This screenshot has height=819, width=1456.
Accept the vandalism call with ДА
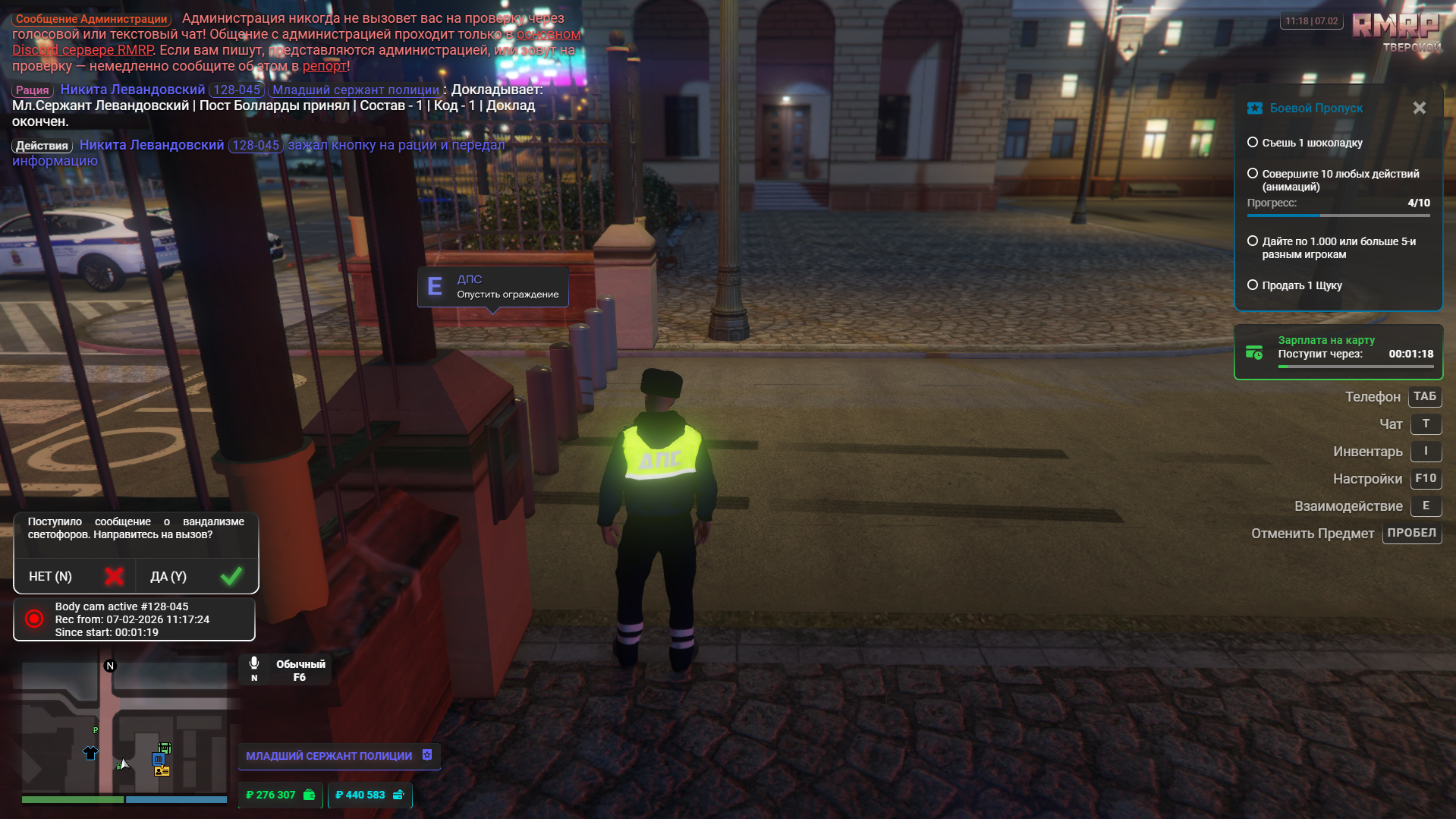point(196,577)
